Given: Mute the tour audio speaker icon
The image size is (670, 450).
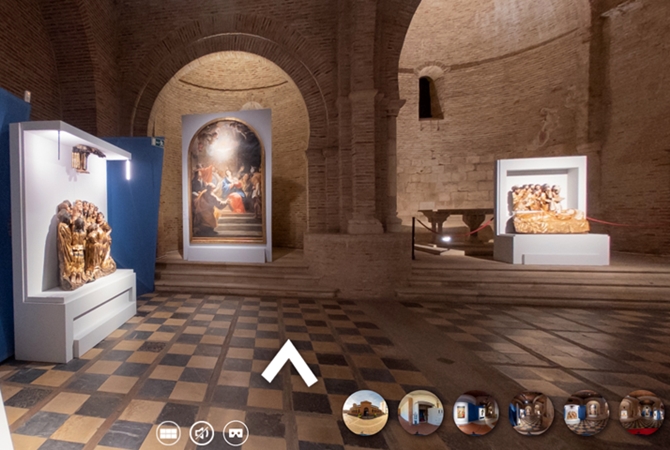Looking at the screenshot, I should pyautogui.click(x=202, y=433).
